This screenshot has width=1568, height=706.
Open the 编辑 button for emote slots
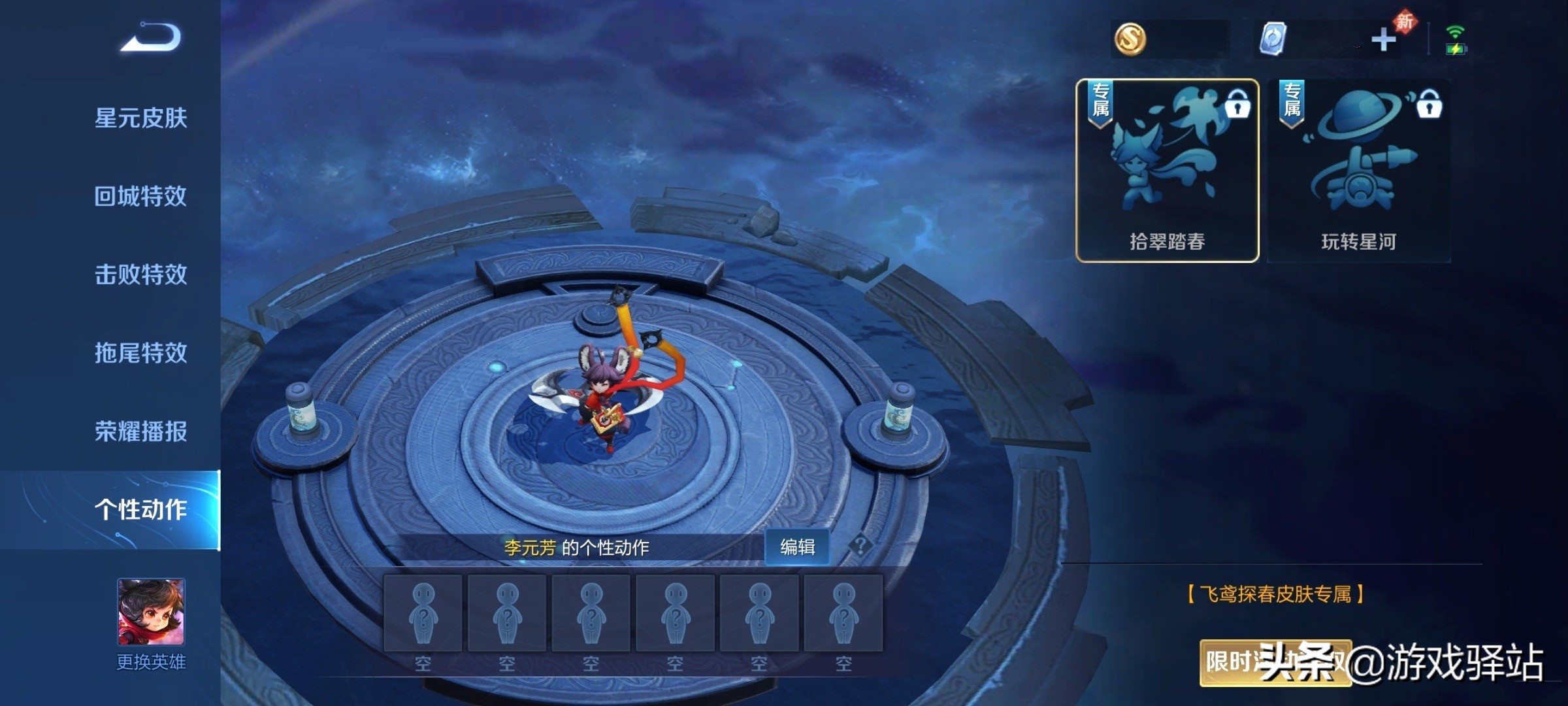797,547
